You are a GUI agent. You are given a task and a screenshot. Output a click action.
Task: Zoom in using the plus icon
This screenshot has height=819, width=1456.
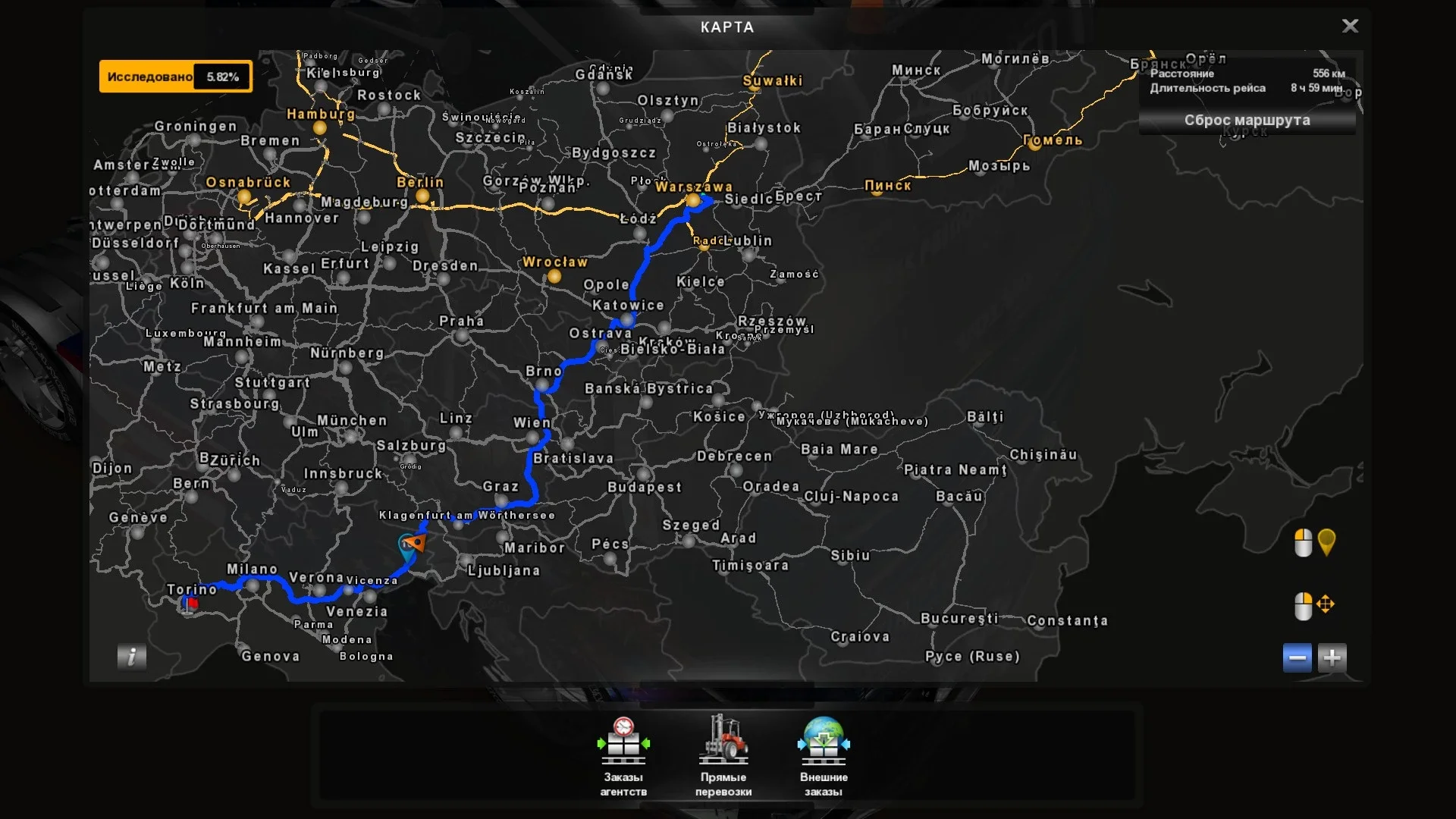tap(1332, 658)
